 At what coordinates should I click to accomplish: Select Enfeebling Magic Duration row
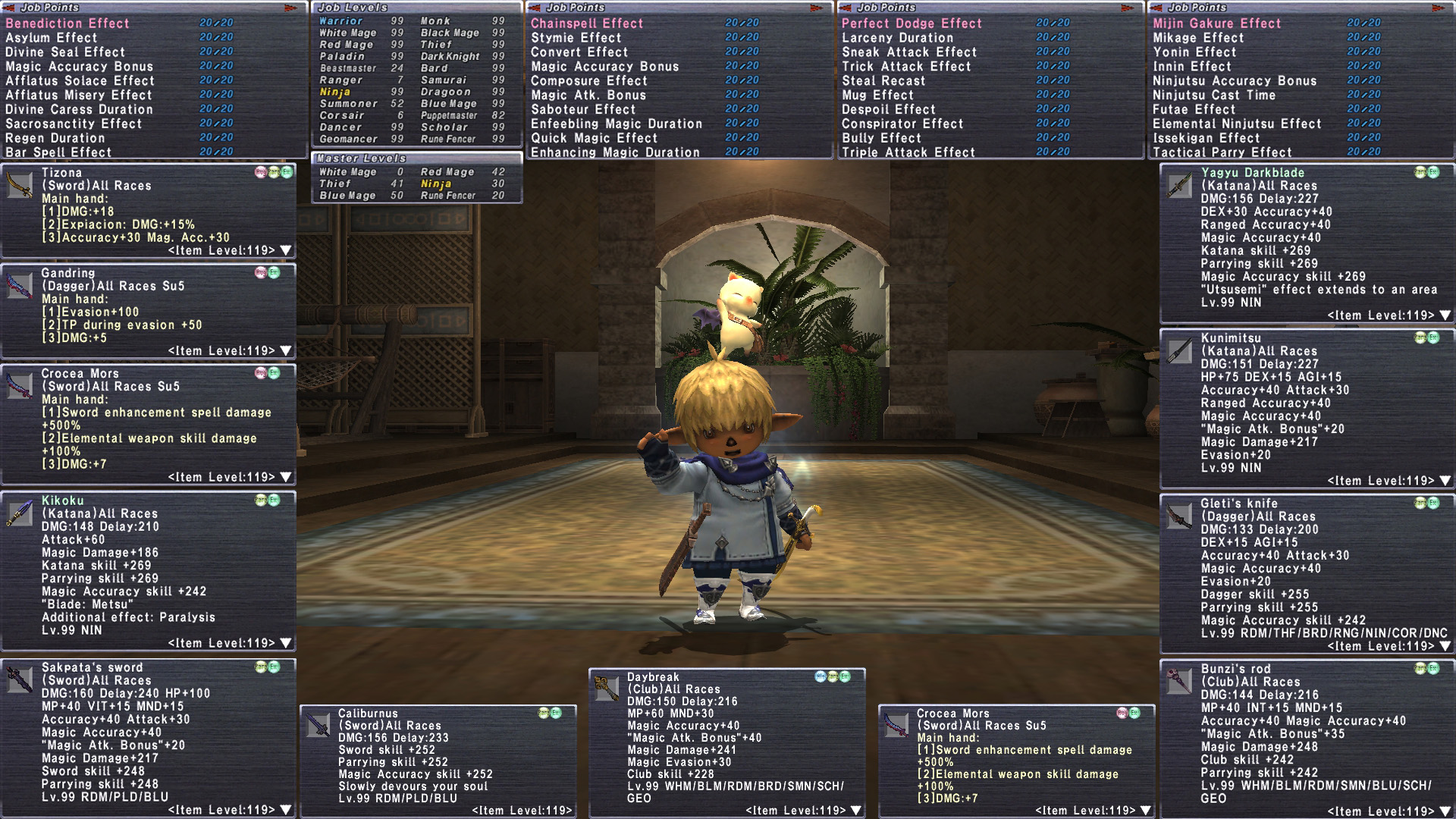point(616,124)
